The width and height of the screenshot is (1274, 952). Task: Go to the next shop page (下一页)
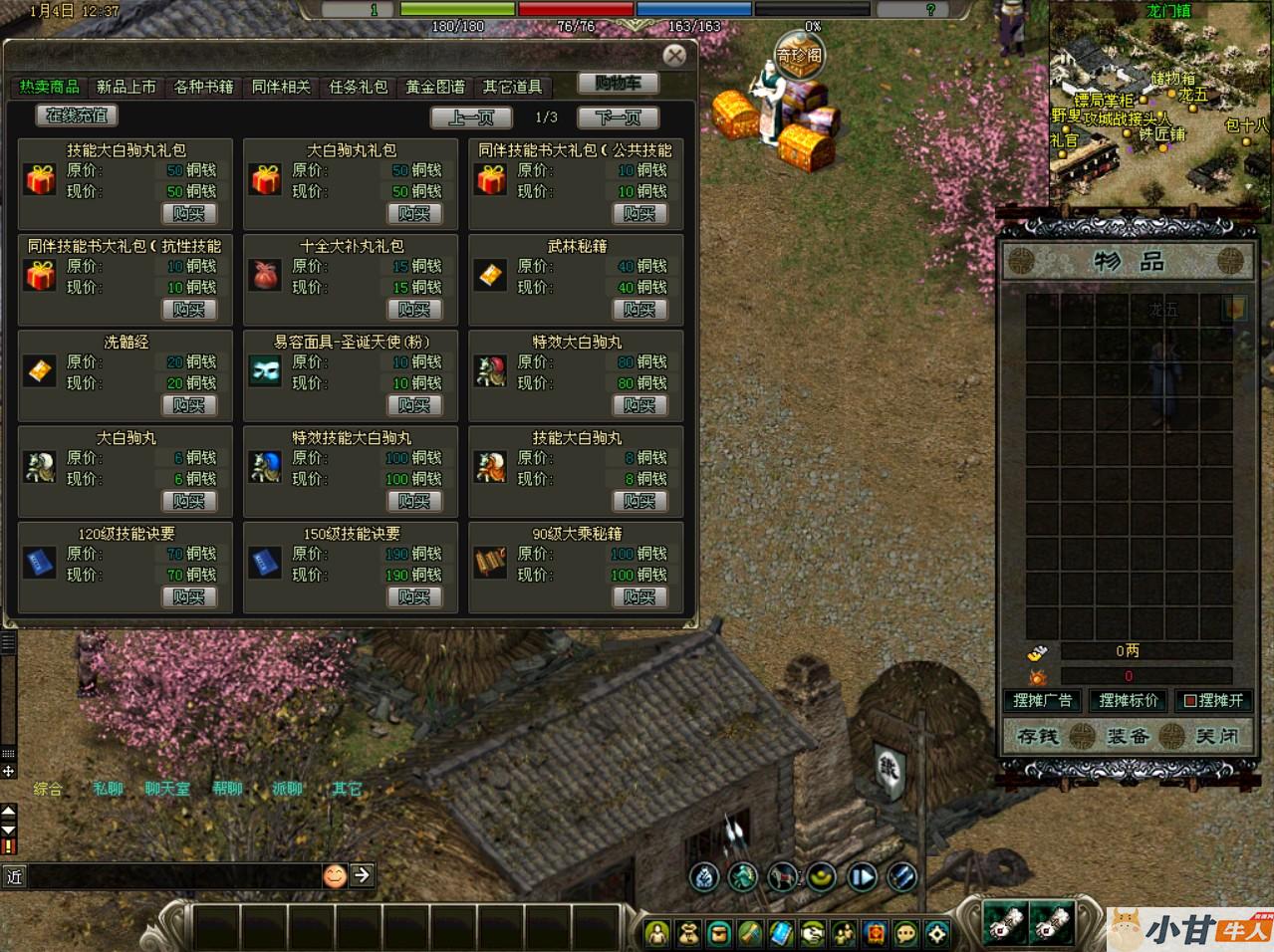(x=618, y=118)
